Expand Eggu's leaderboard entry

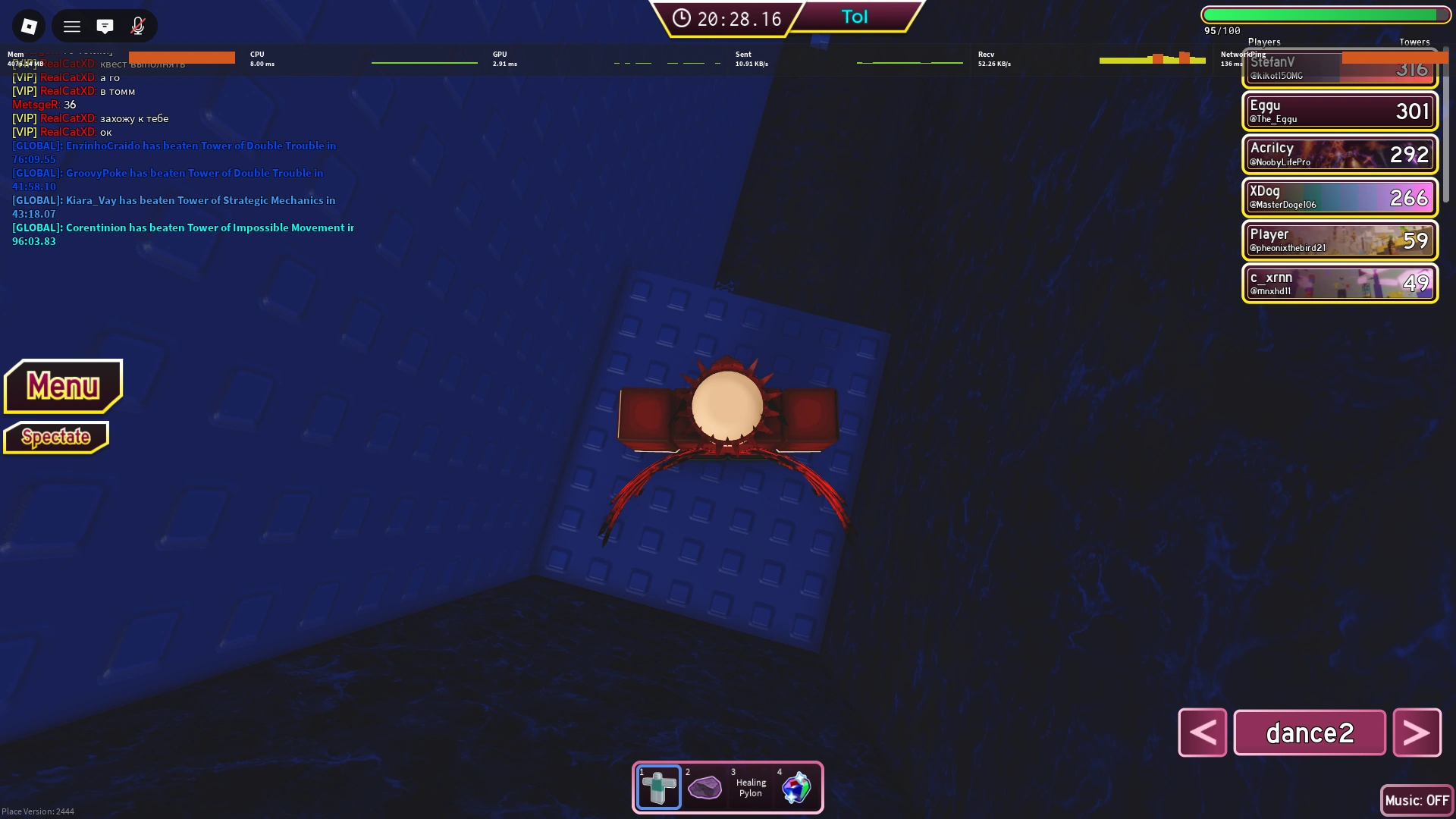click(1339, 111)
